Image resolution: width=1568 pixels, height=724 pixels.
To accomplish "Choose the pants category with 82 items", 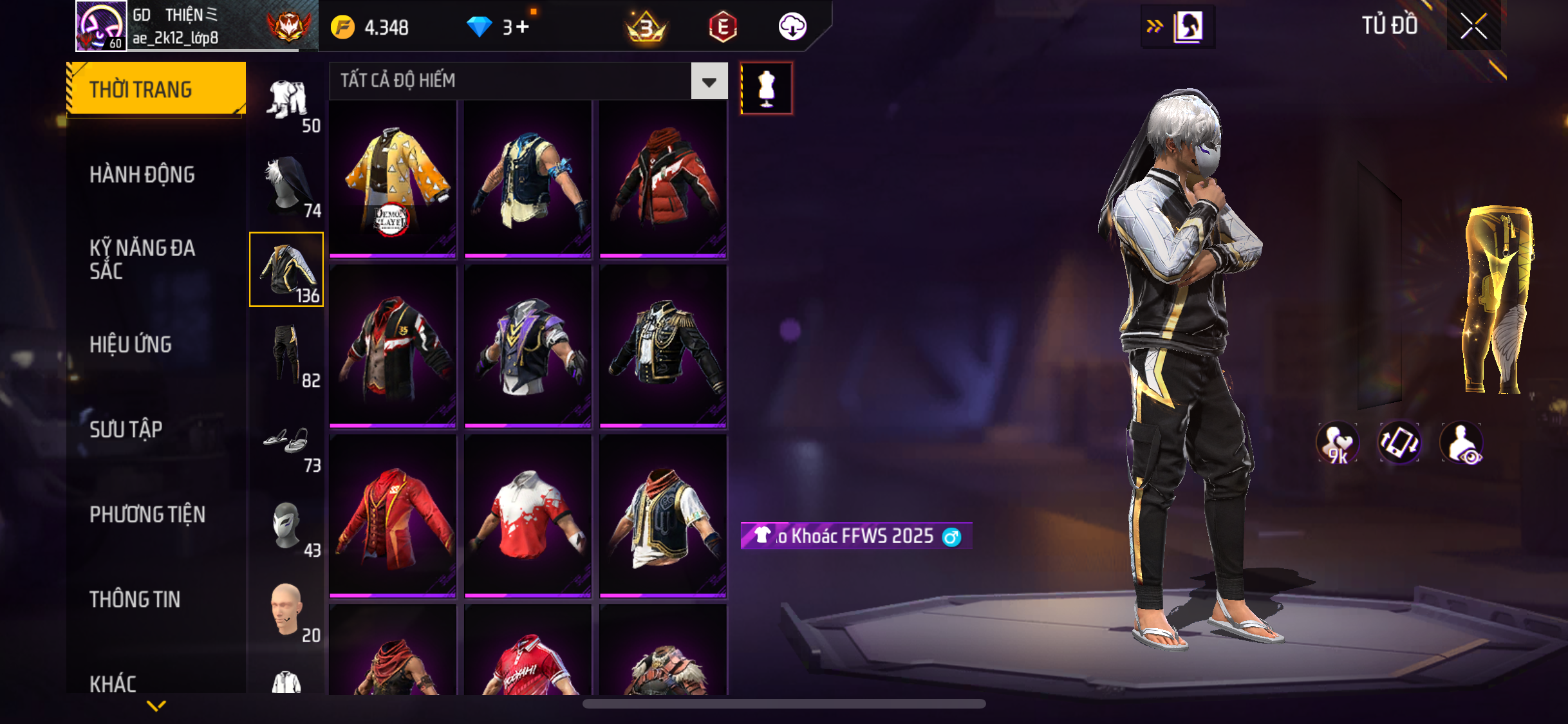I will pos(288,355).
